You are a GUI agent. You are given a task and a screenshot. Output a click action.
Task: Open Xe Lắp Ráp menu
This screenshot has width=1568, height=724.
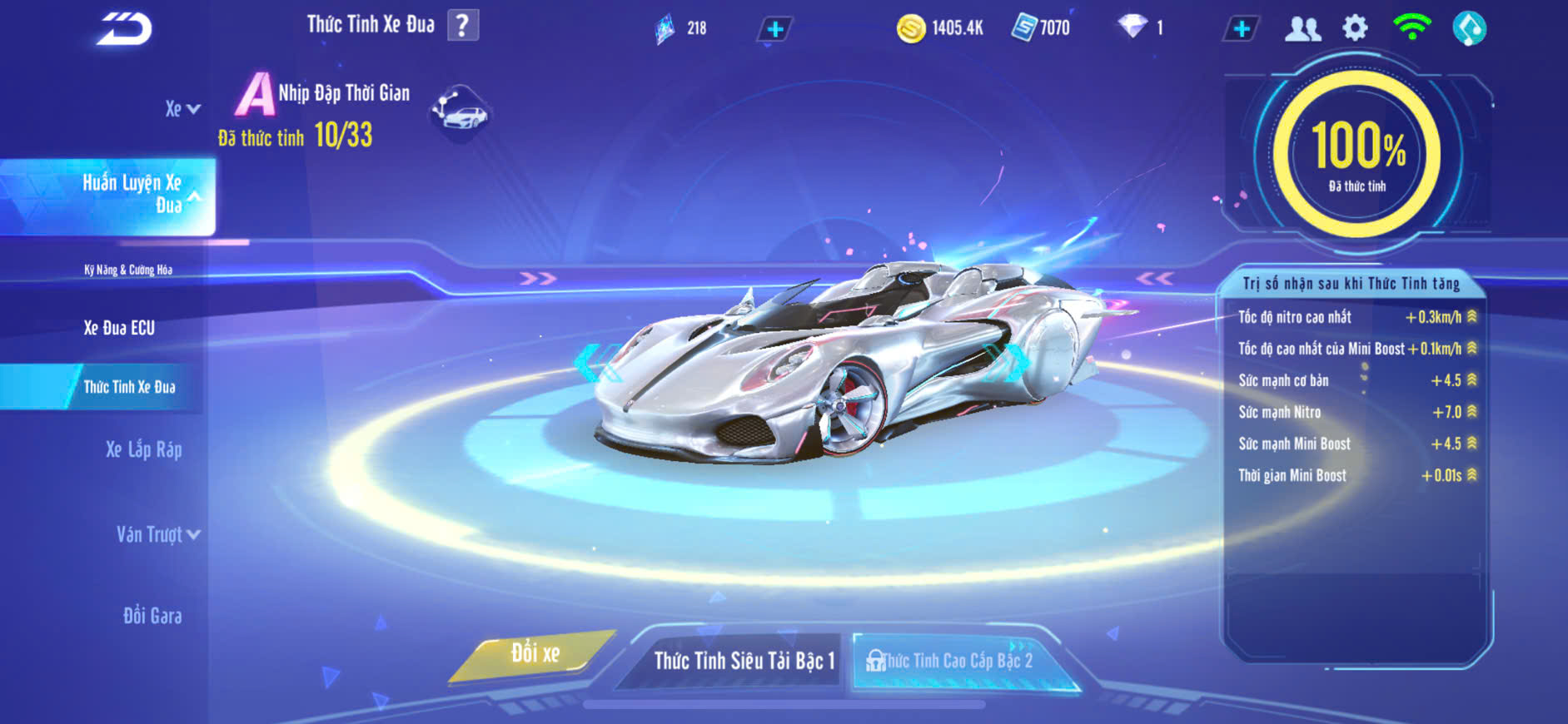point(143,450)
